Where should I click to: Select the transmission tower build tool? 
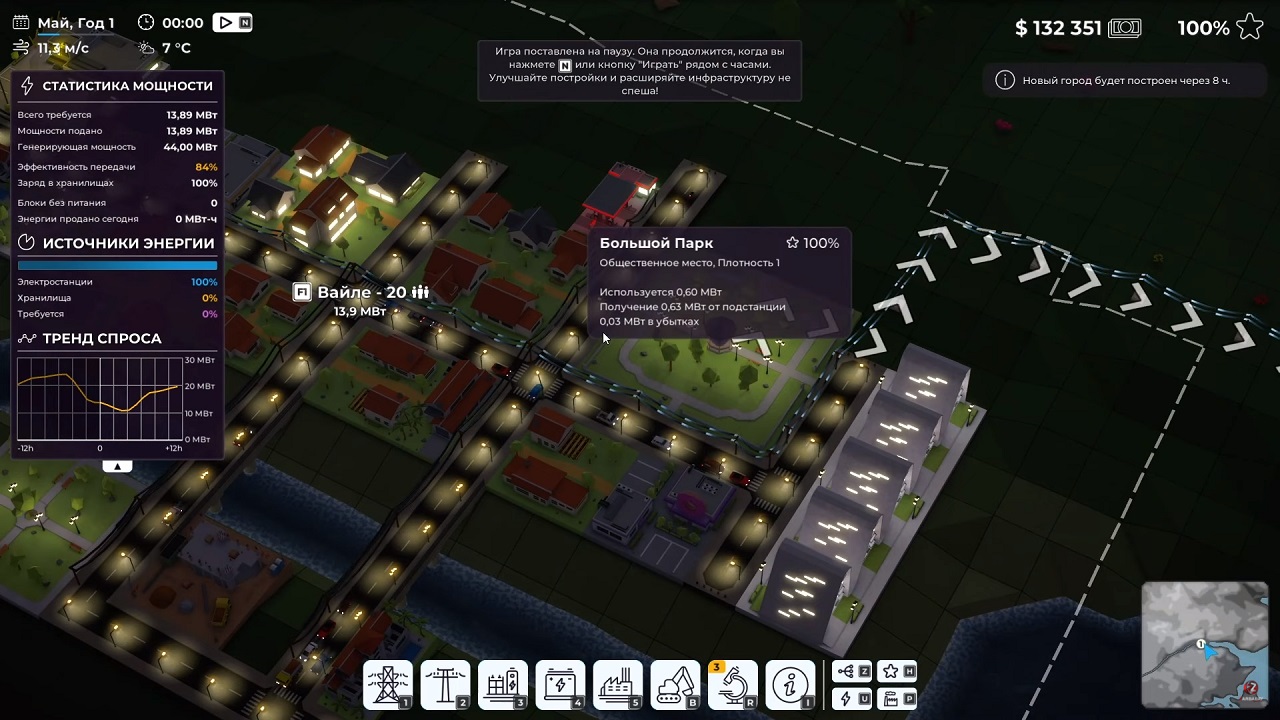click(x=387, y=686)
